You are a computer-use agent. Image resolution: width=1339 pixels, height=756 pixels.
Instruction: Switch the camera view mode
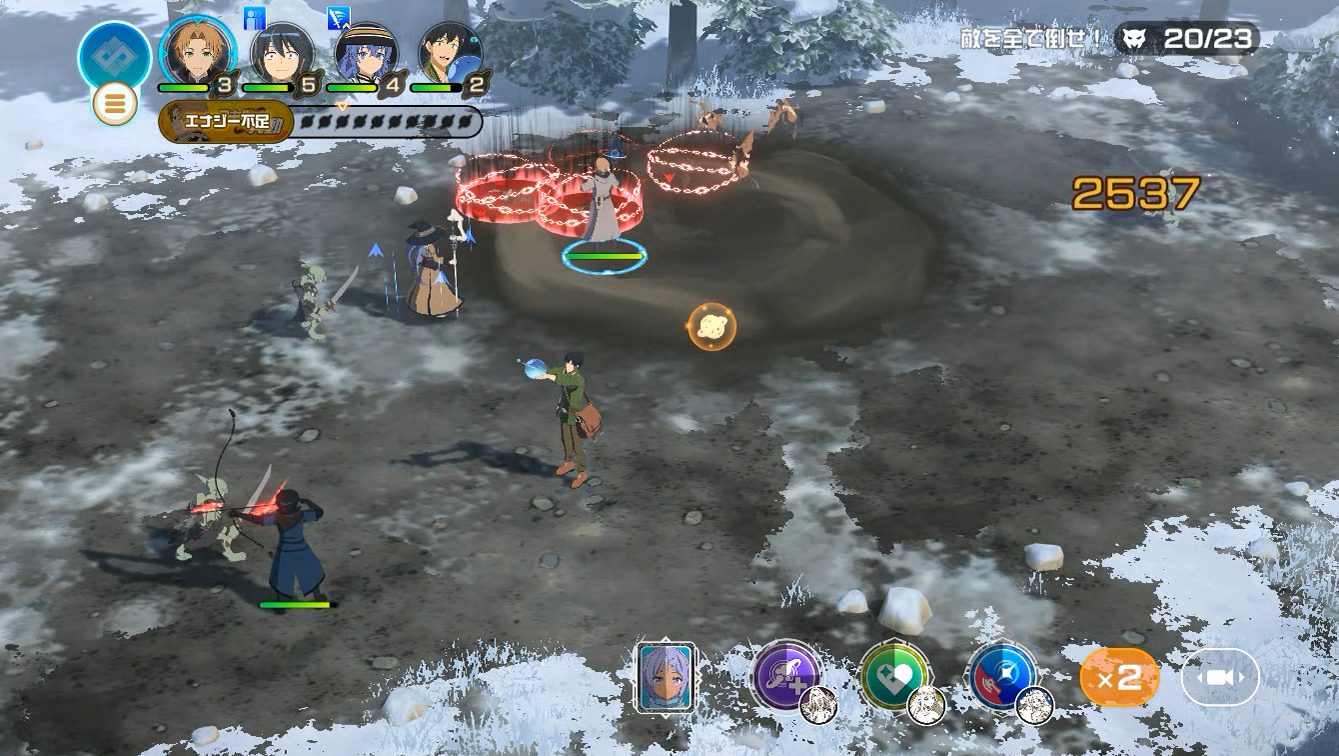coord(1219,678)
